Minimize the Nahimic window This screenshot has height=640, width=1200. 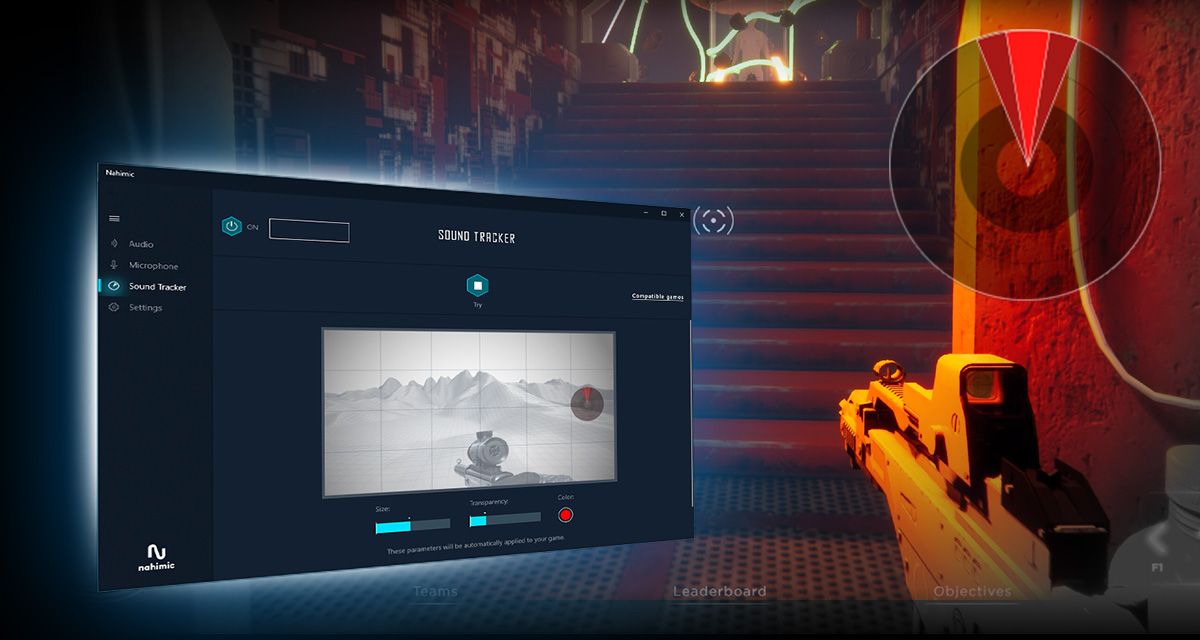click(645, 212)
